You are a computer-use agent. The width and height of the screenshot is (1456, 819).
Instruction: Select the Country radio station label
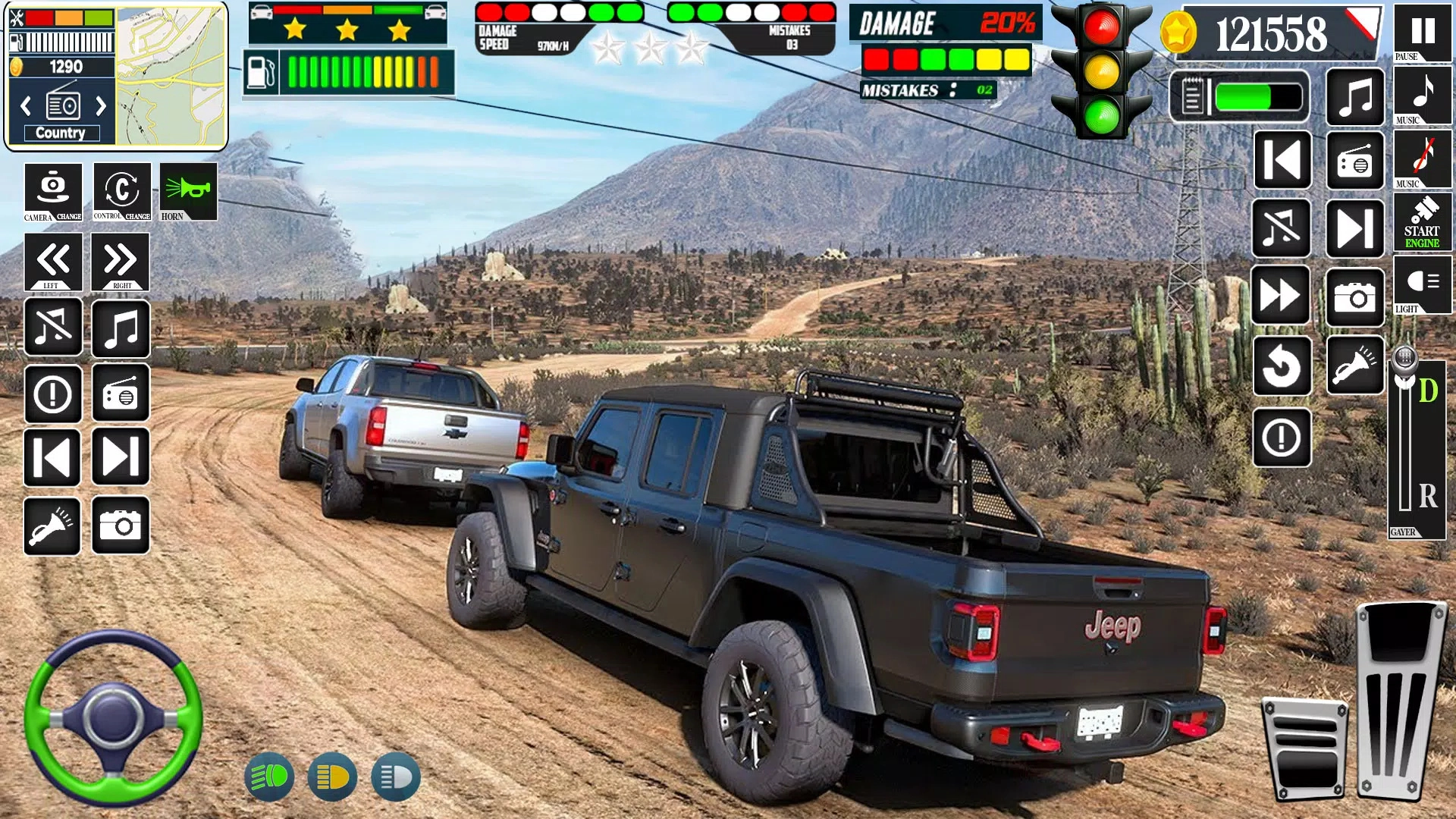pyautogui.click(x=61, y=133)
